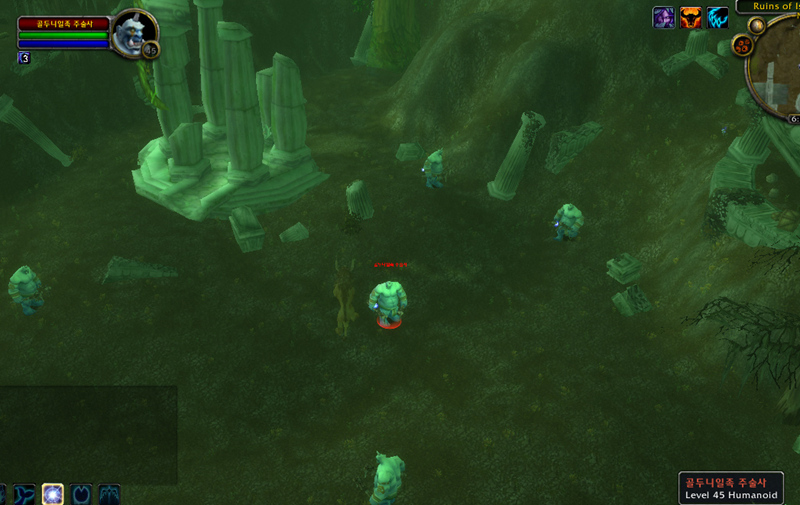This screenshot has width=800, height=505.
Task: Select the dark teal crescent form icon
Action: pyautogui.click(x=81, y=494)
